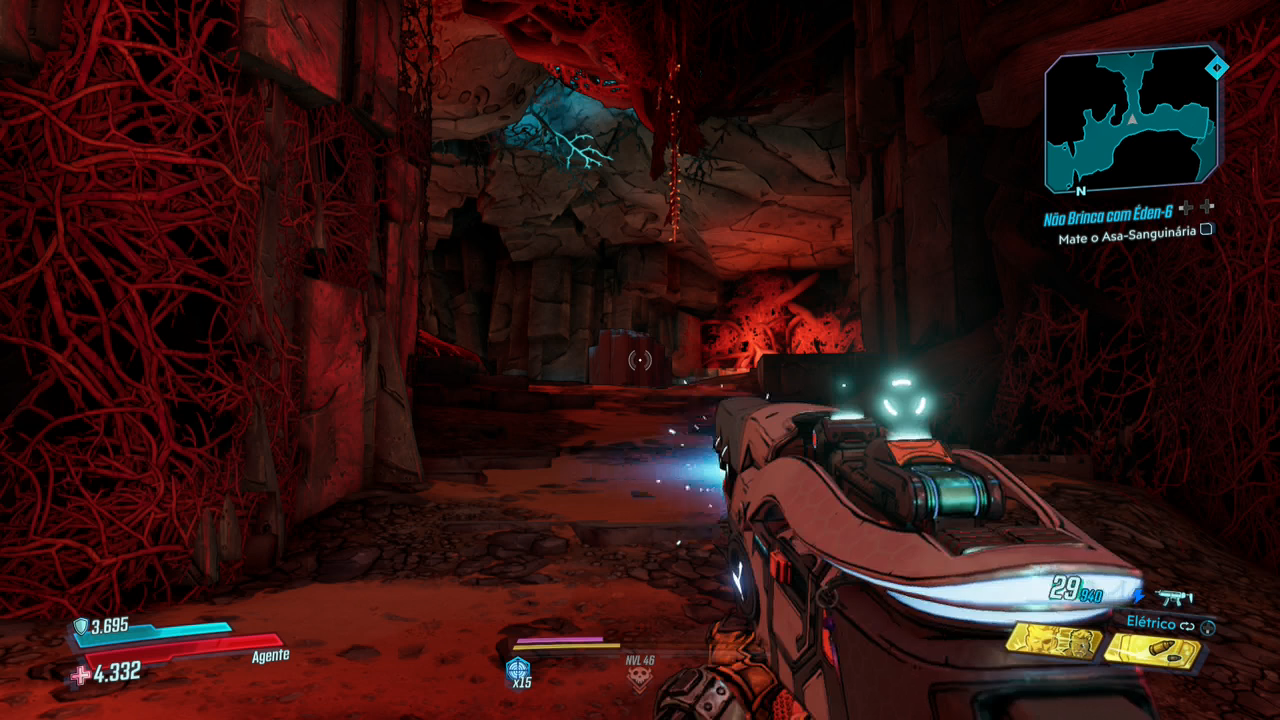Click the skull badge under NVL 46
The image size is (1280, 720).
click(638, 680)
